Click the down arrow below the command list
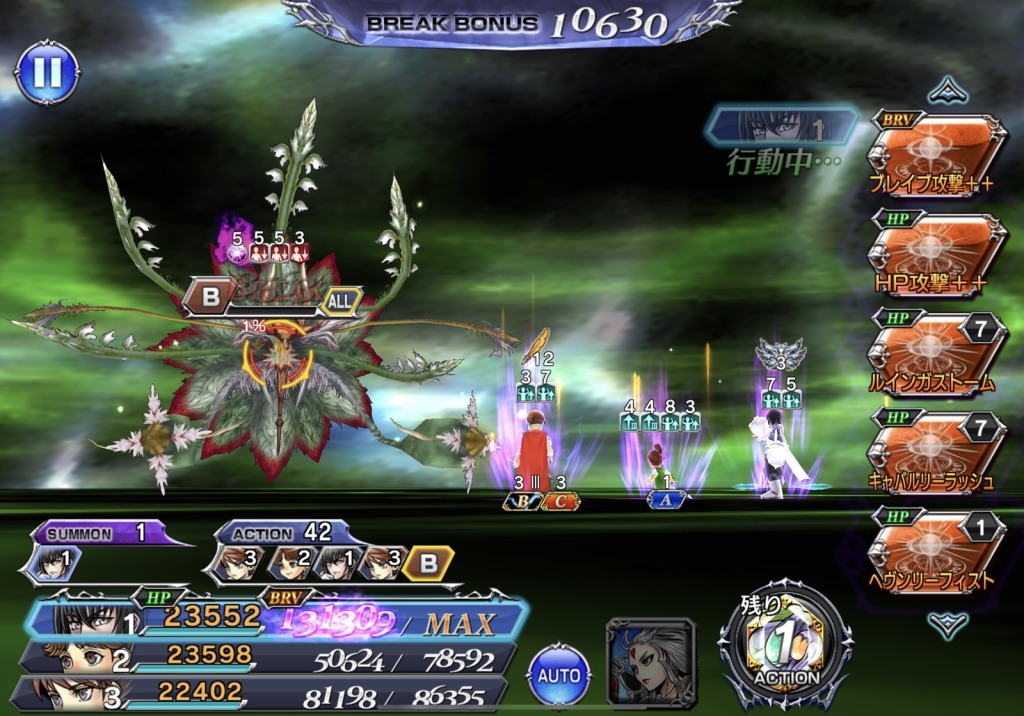 tap(946, 625)
